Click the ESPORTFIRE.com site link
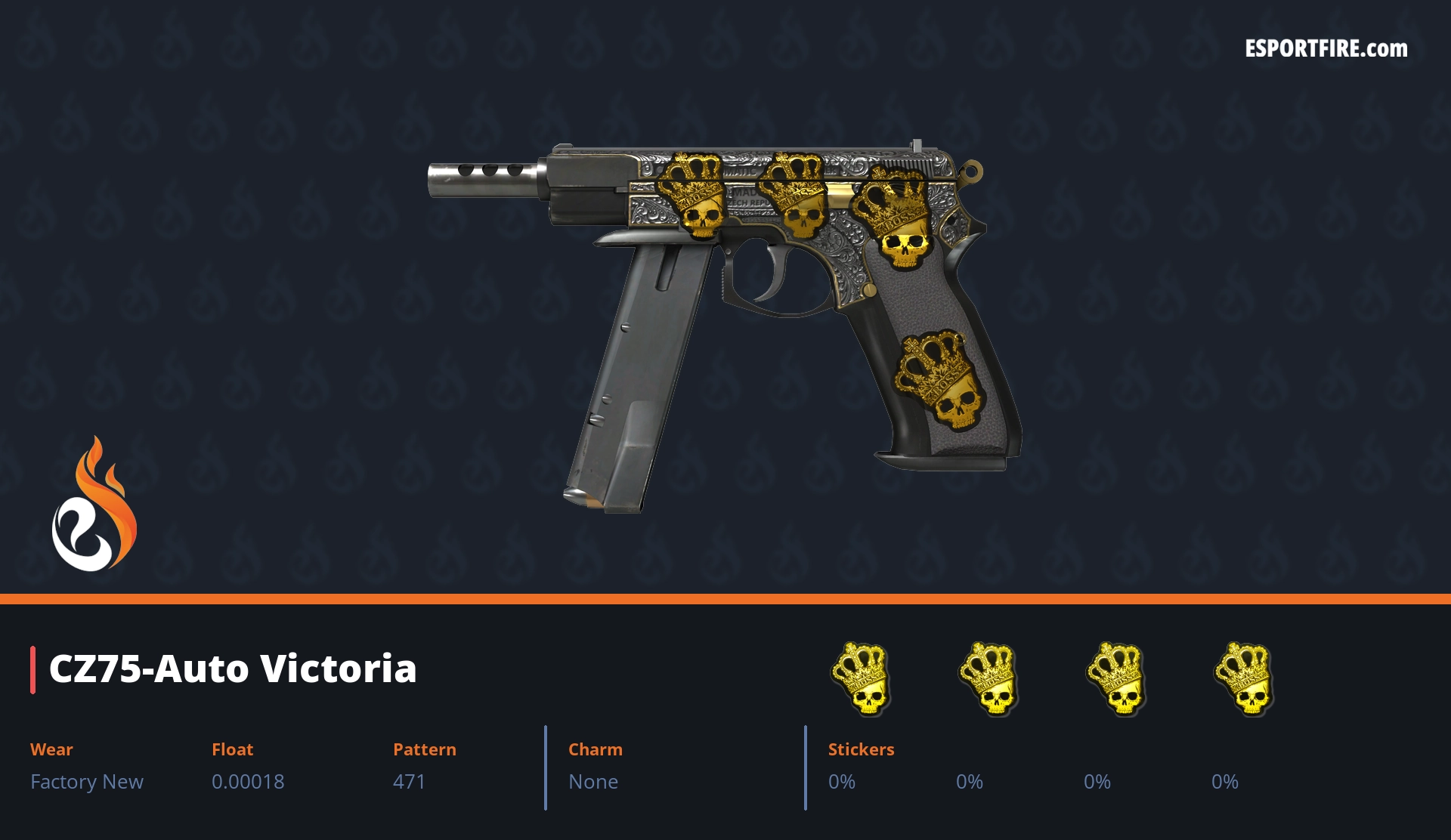 click(1326, 49)
